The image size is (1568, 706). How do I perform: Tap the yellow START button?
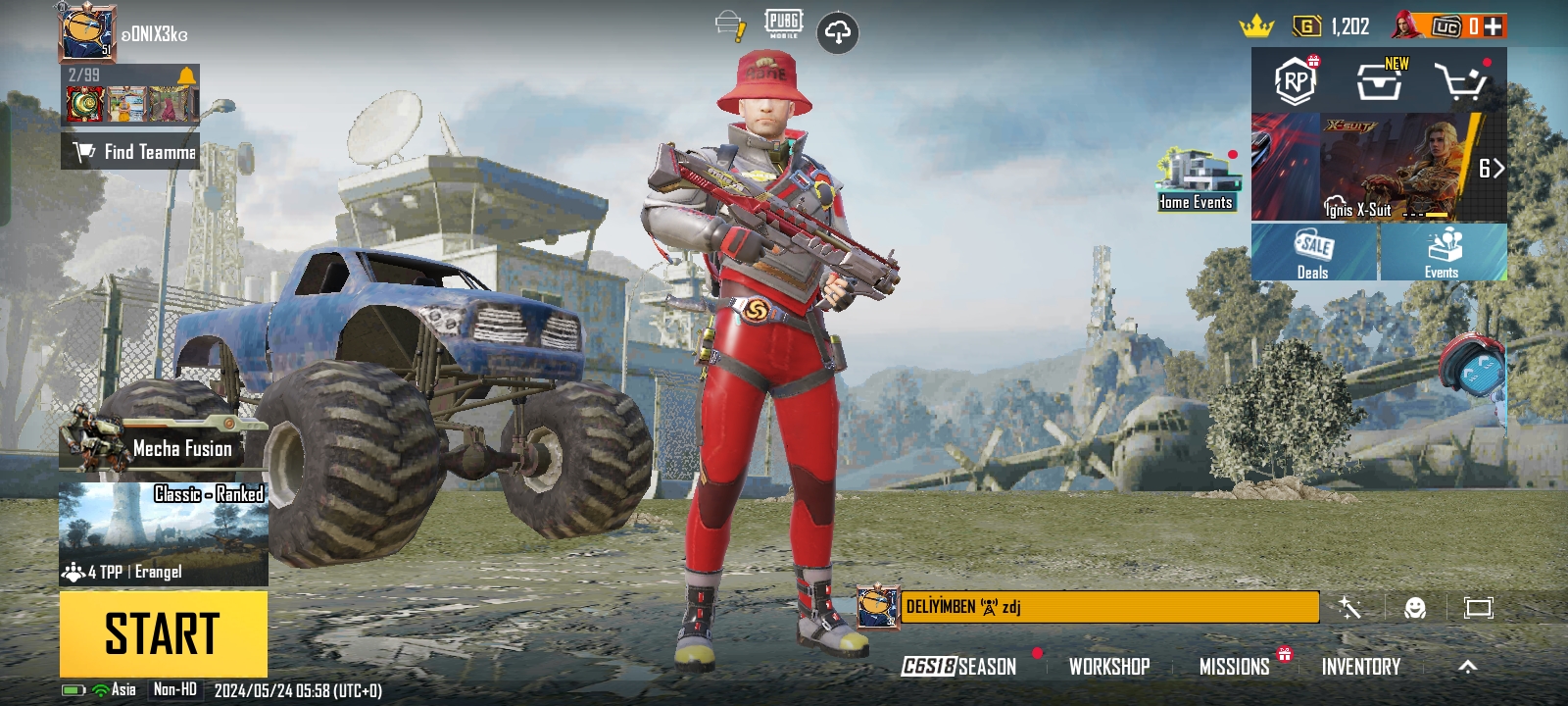(163, 633)
